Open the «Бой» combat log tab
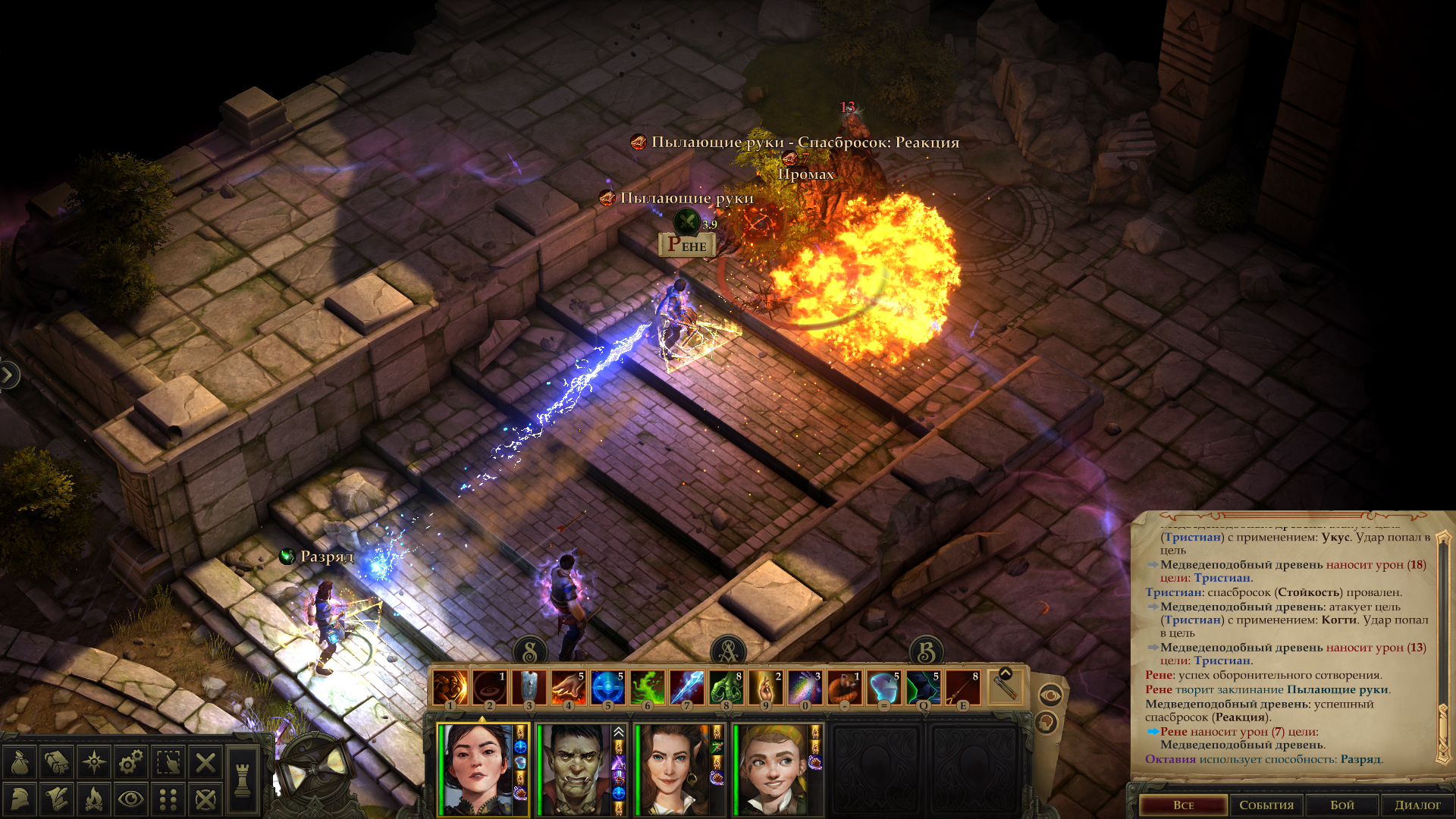 point(1341,805)
